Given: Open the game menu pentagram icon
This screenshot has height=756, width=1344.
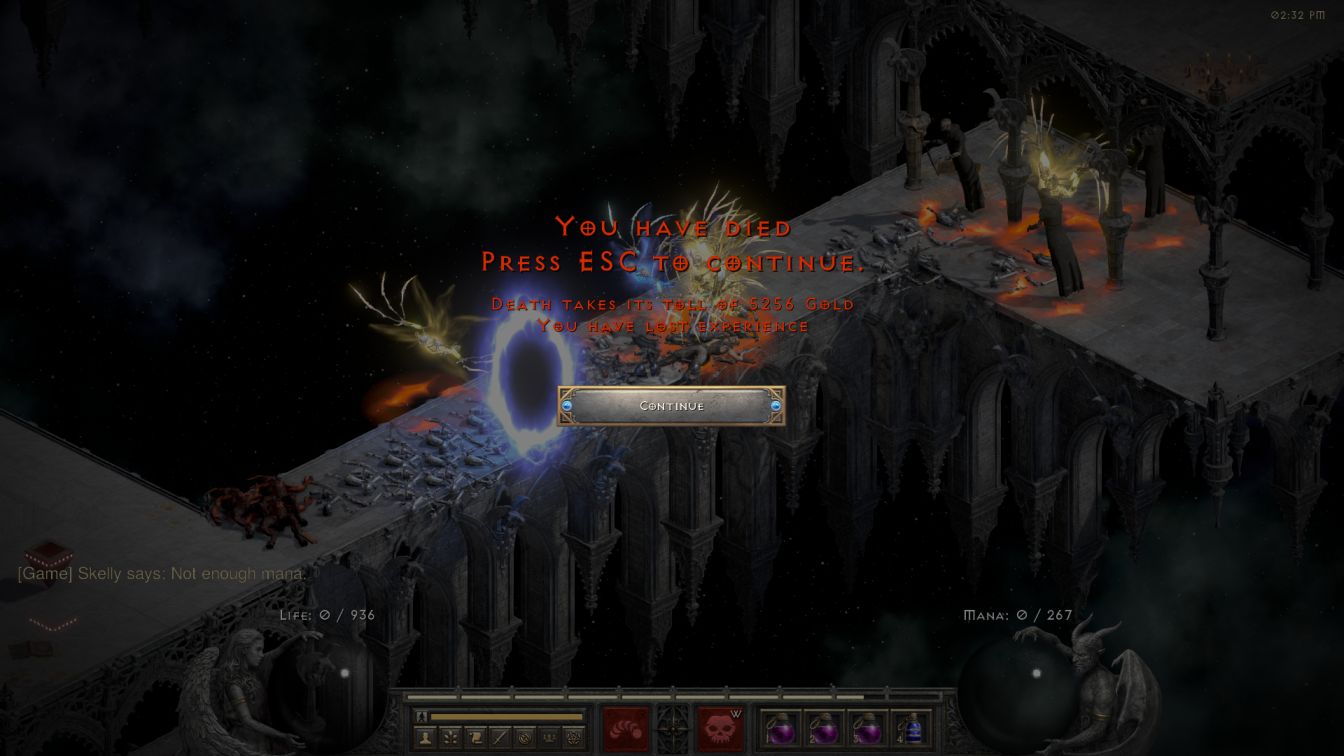Looking at the screenshot, I should (x=574, y=738).
